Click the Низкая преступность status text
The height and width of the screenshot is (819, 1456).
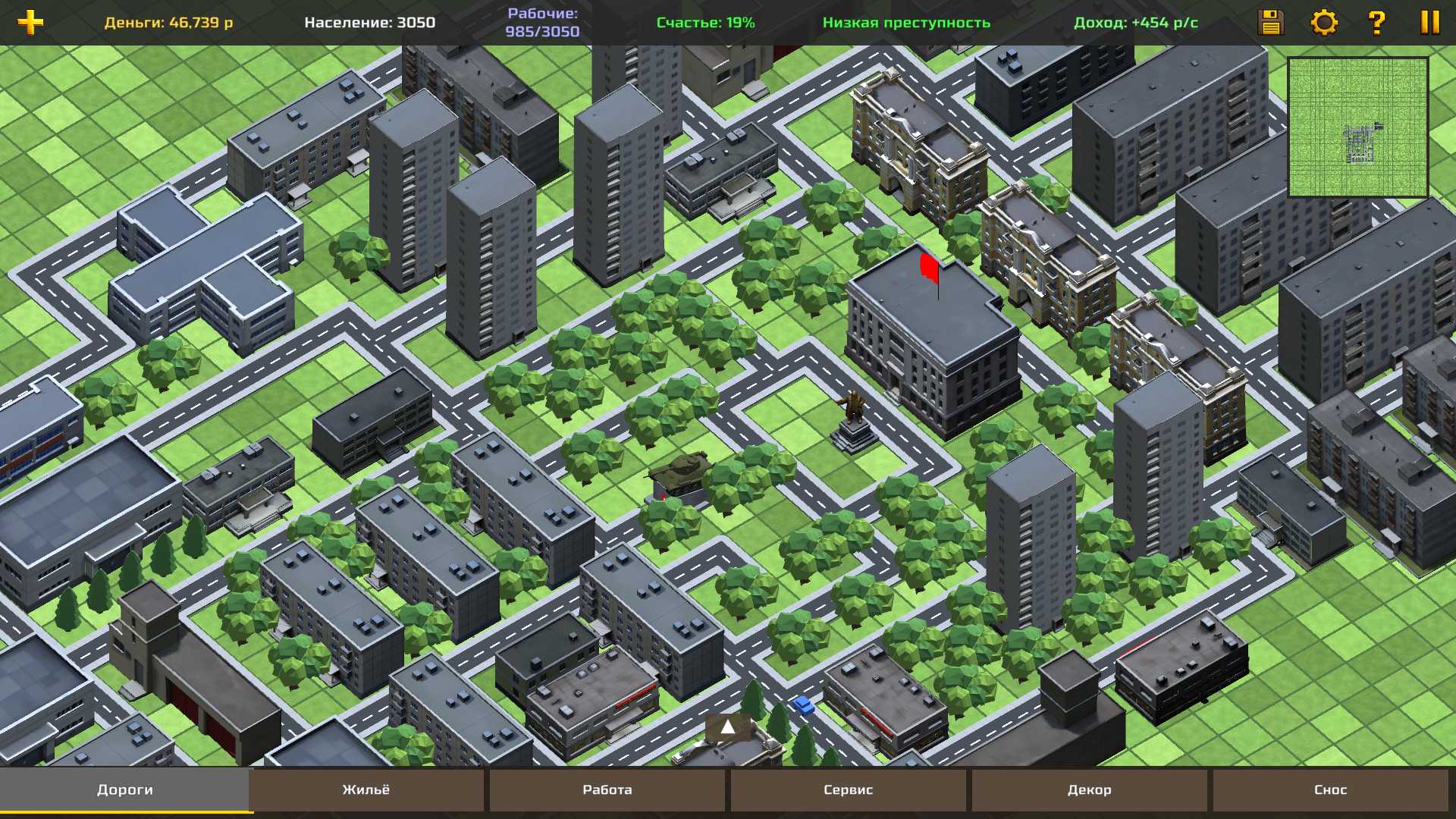(907, 23)
